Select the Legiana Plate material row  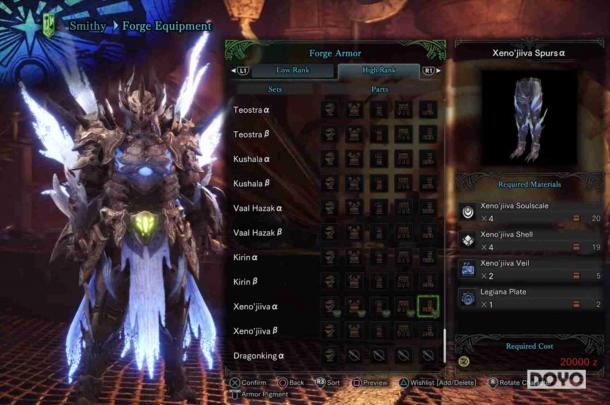click(530, 297)
